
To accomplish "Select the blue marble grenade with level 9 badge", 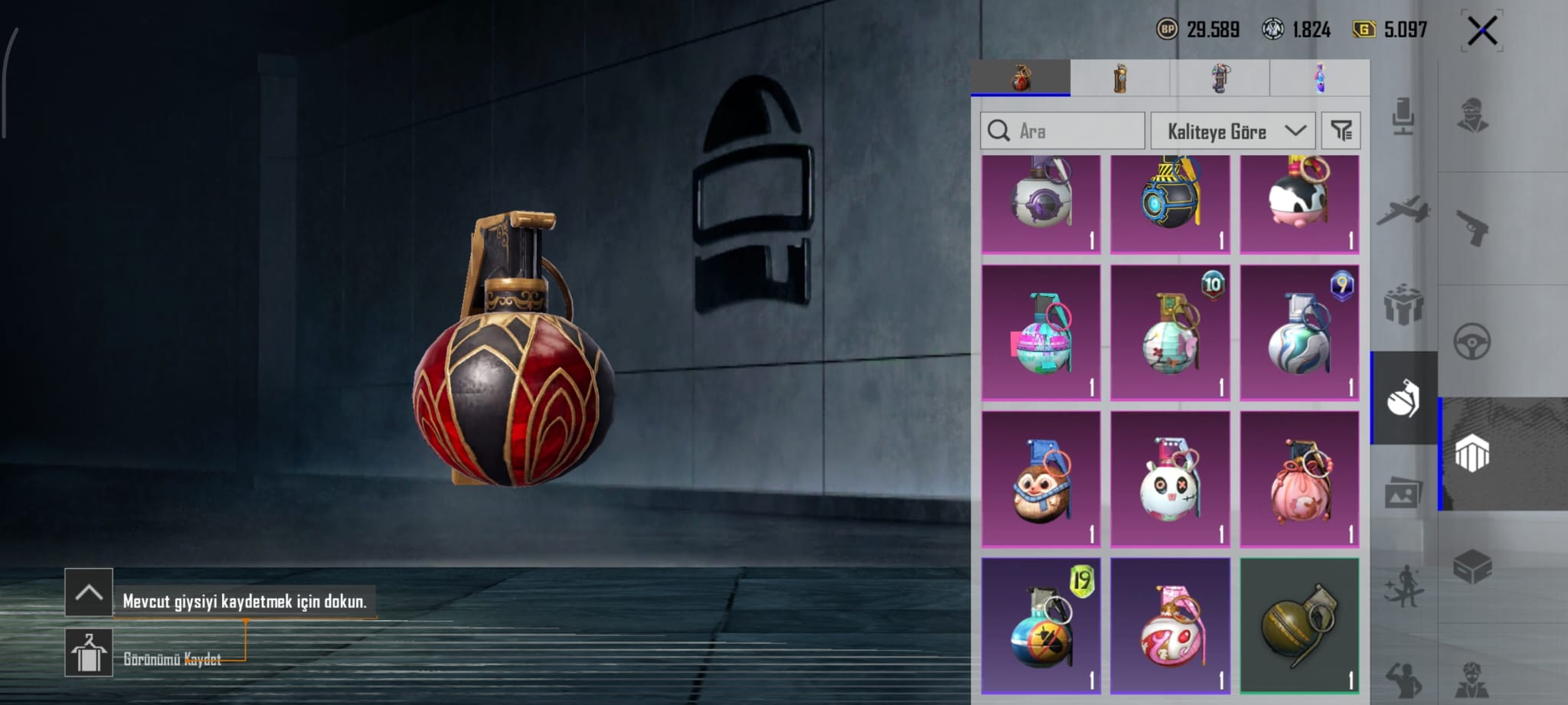I will click(1299, 333).
